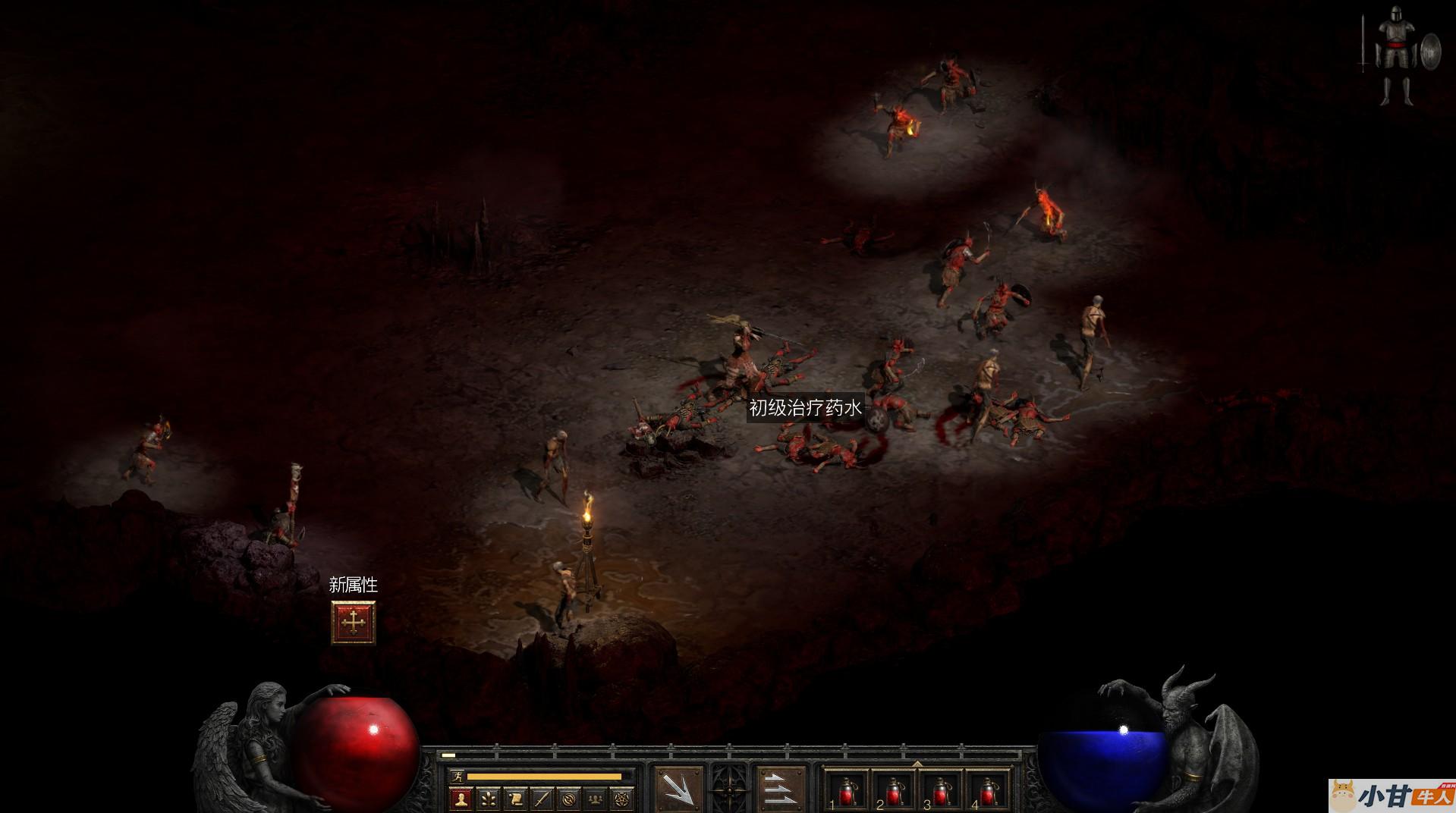Toggle the run/walk running figure icon
The height and width of the screenshot is (813, 1456).
(456, 776)
